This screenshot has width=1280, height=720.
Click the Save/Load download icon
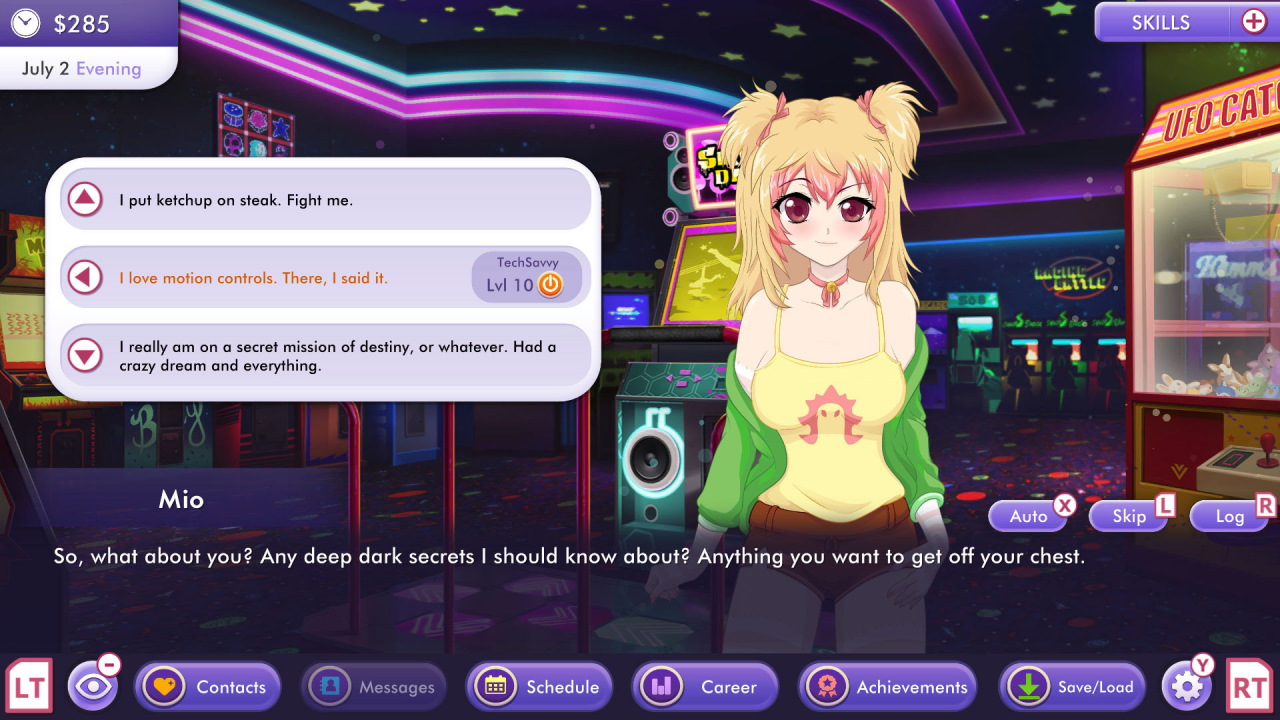[x=1029, y=687]
